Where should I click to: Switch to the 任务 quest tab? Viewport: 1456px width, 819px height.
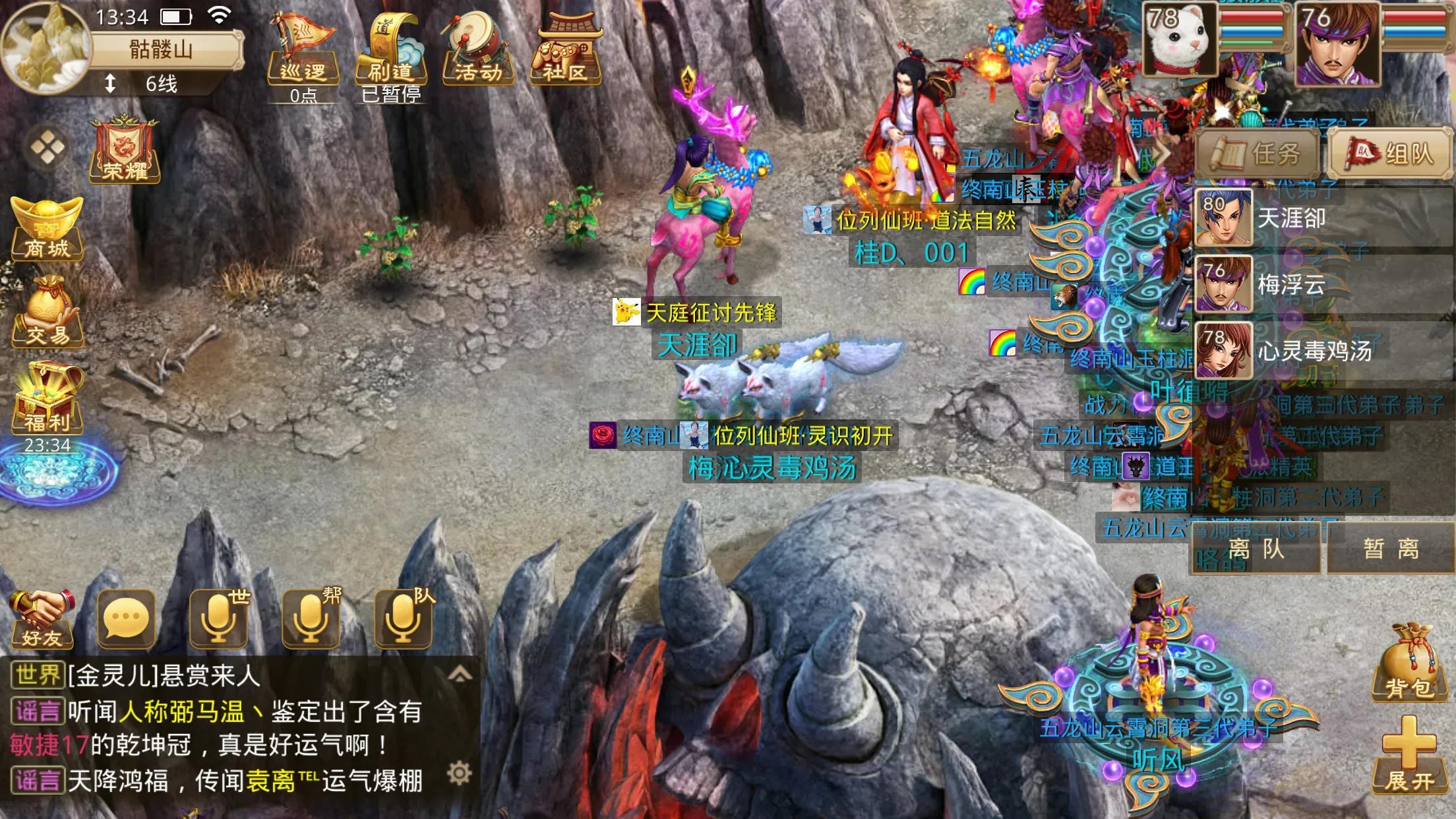tap(1257, 154)
